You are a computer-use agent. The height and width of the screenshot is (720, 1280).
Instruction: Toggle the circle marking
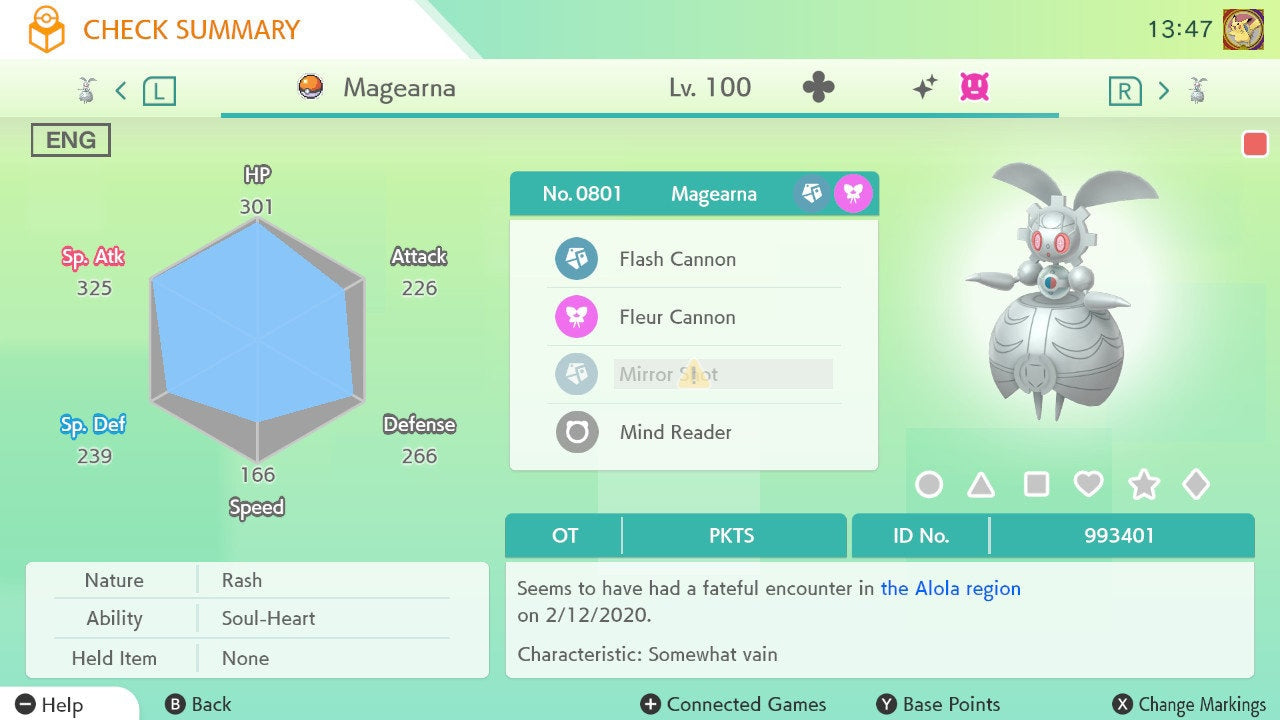(929, 485)
